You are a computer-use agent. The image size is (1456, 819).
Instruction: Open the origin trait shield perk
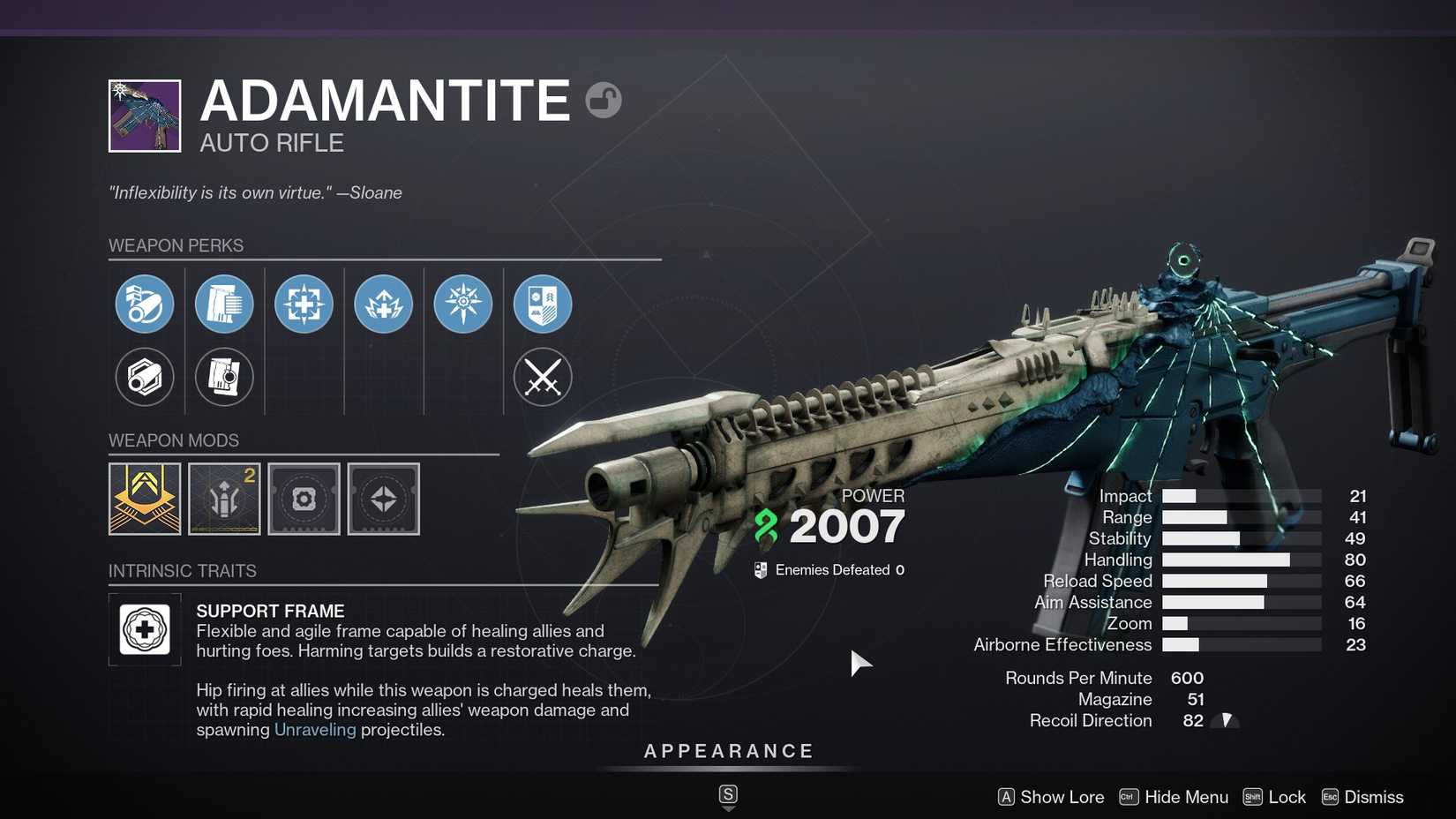click(x=543, y=304)
